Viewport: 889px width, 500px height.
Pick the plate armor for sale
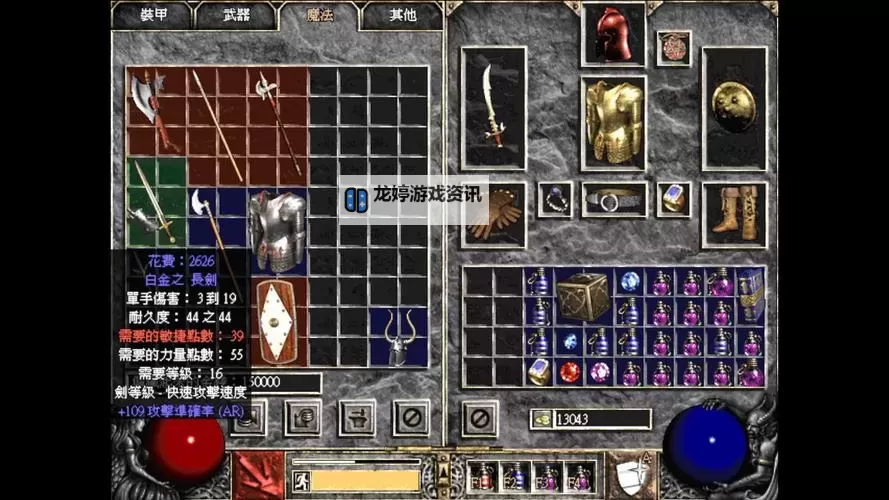[x=275, y=230]
